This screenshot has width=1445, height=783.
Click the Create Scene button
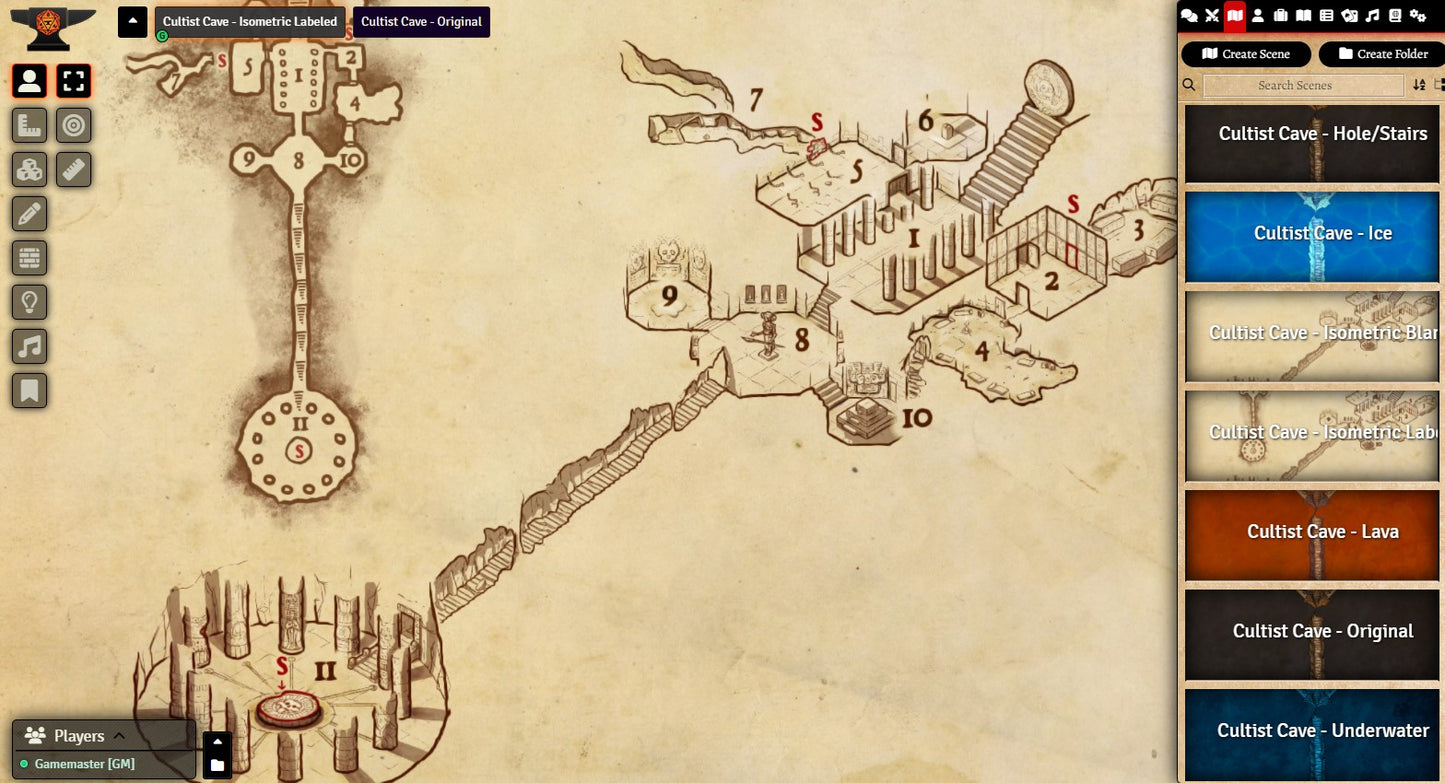pyautogui.click(x=1246, y=54)
